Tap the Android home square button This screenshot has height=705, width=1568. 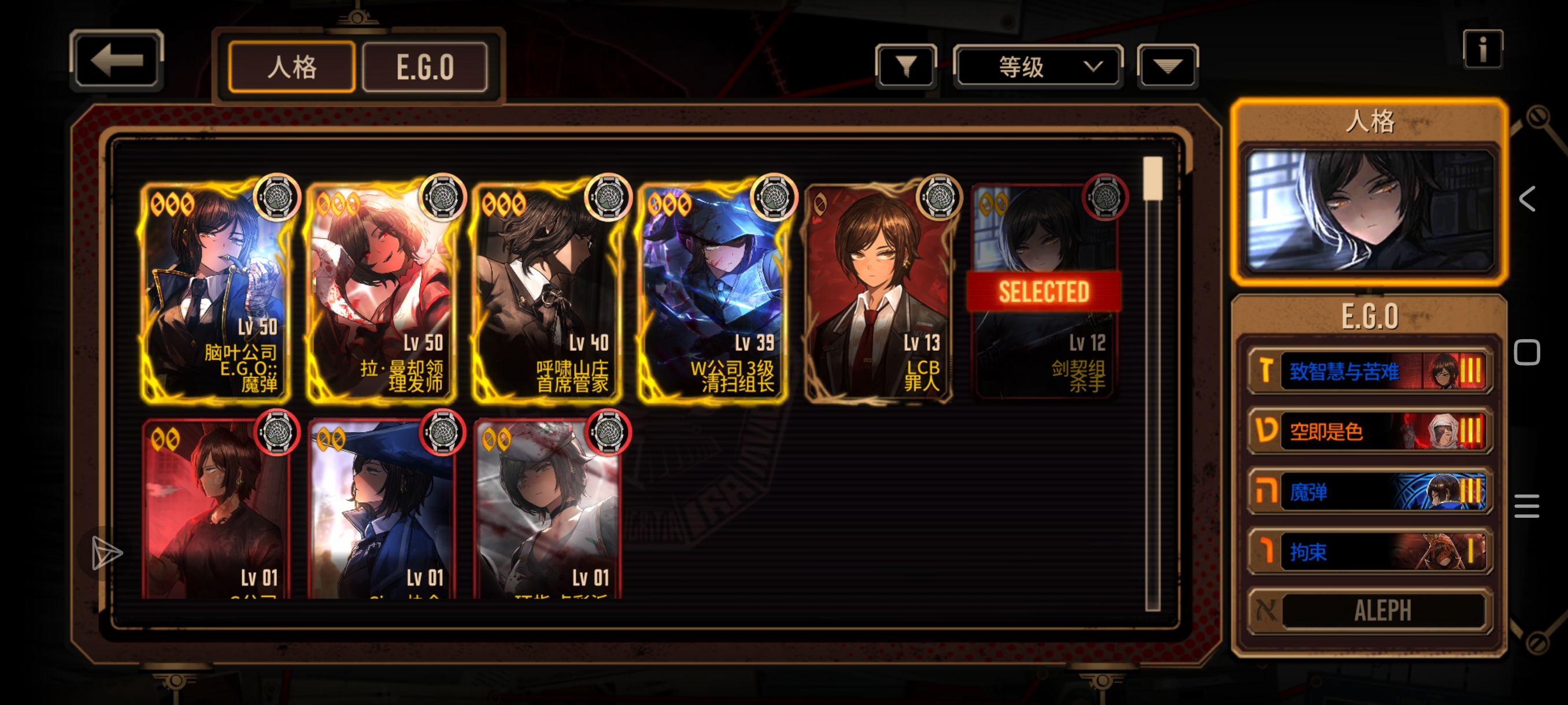1526,353
